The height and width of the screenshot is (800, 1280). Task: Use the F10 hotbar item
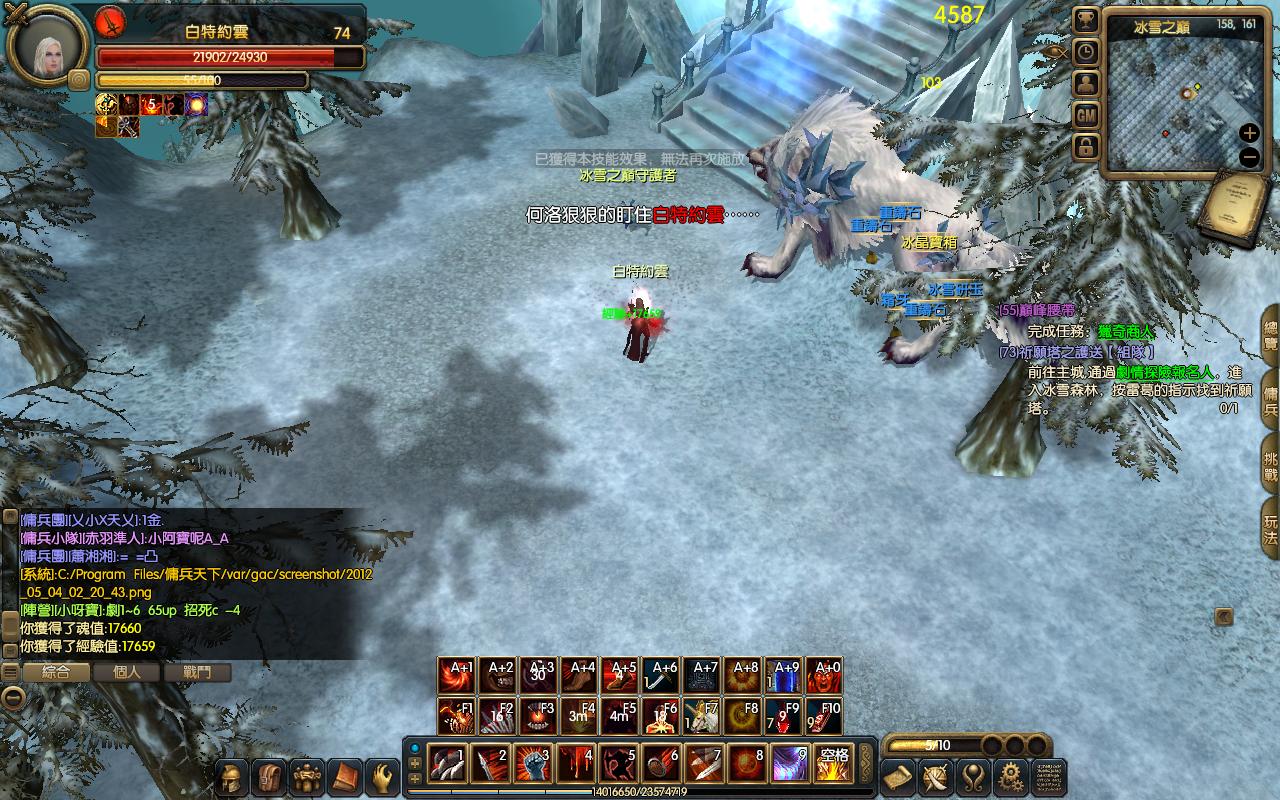pos(824,716)
